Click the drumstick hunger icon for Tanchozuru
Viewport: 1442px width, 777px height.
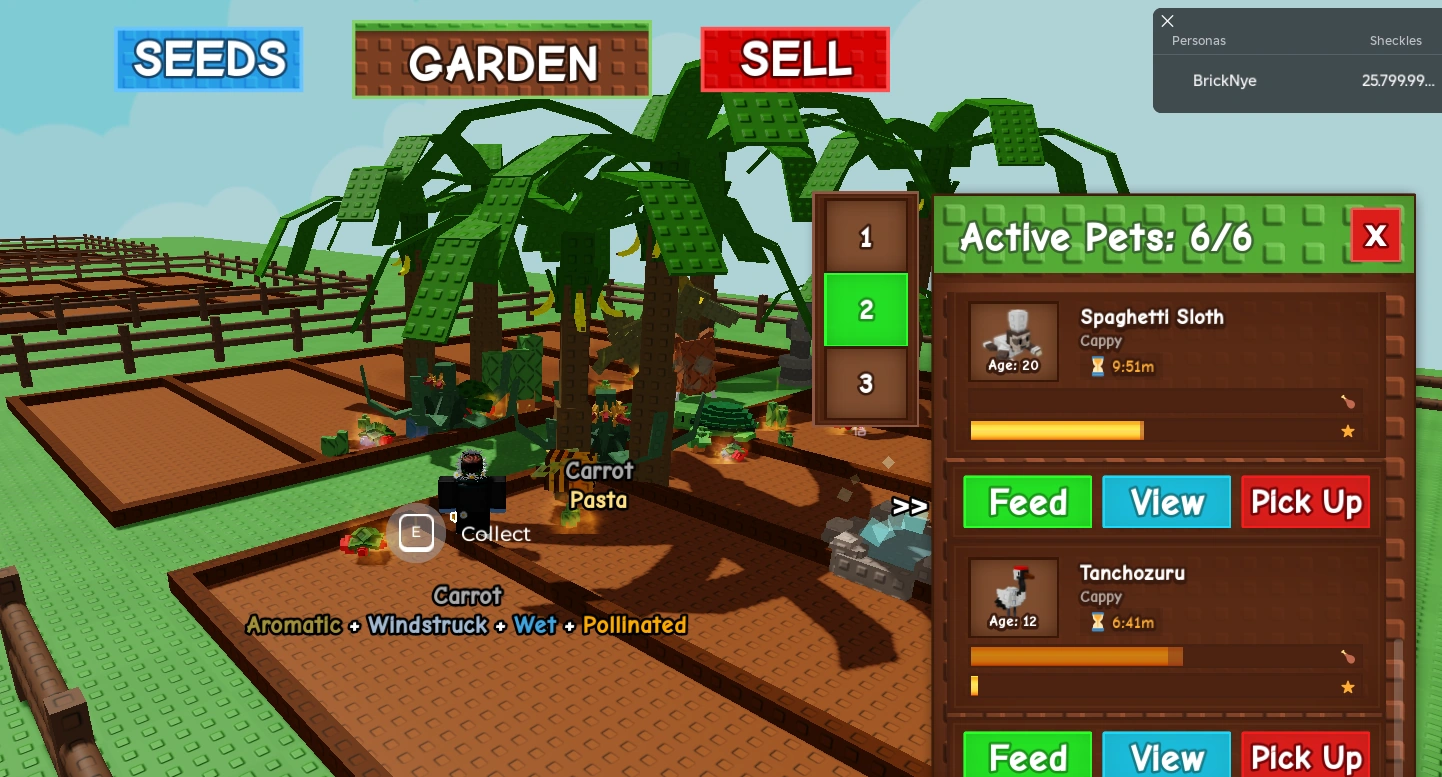[x=1347, y=655]
